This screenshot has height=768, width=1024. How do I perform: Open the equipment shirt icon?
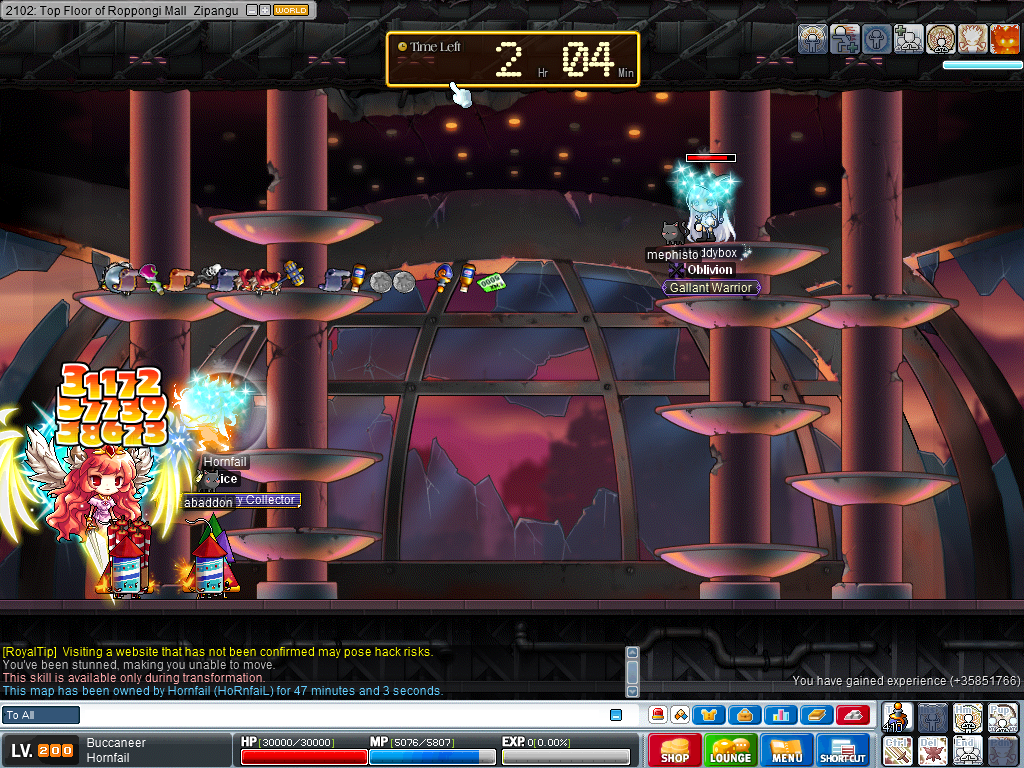click(x=709, y=715)
